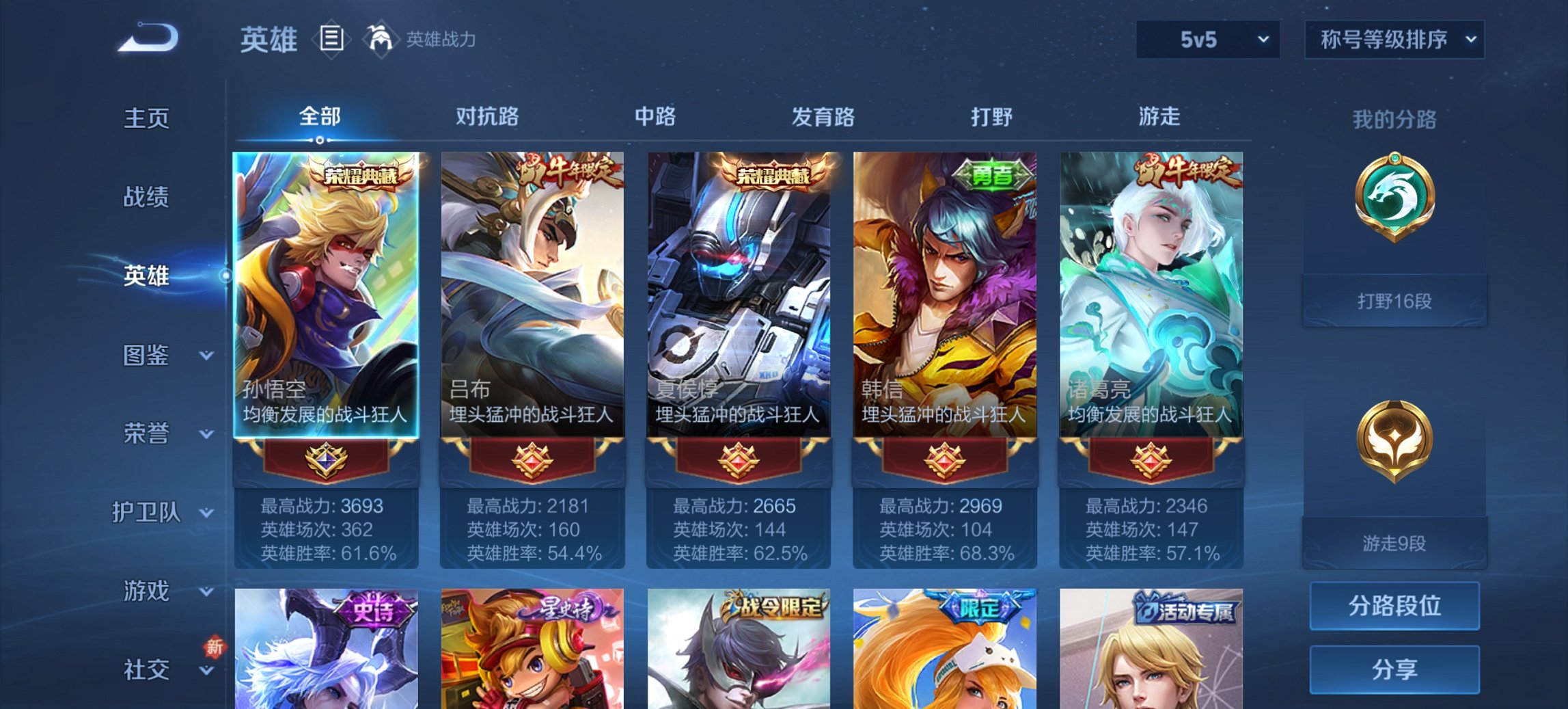Image resolution: width=1568 pixels, height=709 pixels.
Task: Click the 英雄战力 helmet icon
Action: [x=380, y=39]
